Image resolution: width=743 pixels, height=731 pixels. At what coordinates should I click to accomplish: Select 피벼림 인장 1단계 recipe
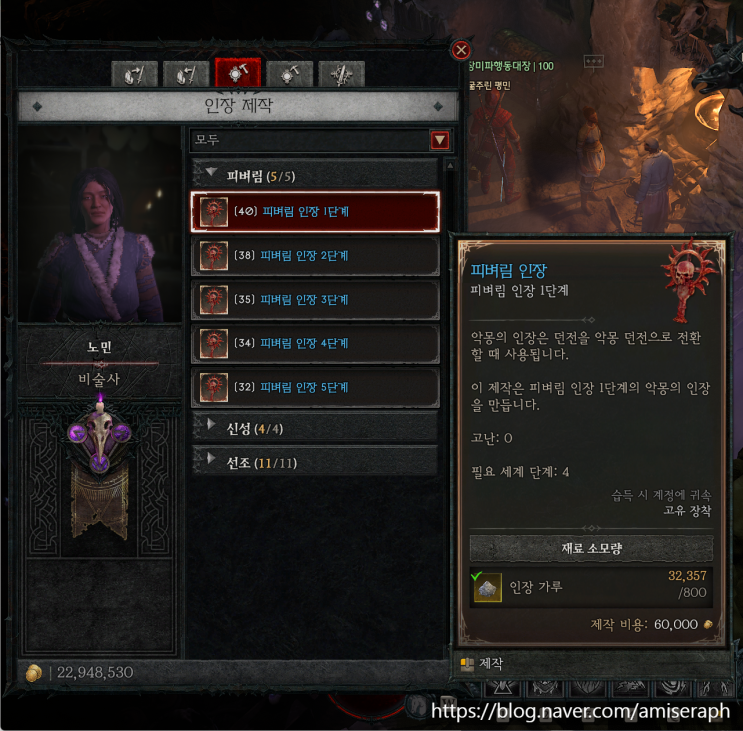314,211
